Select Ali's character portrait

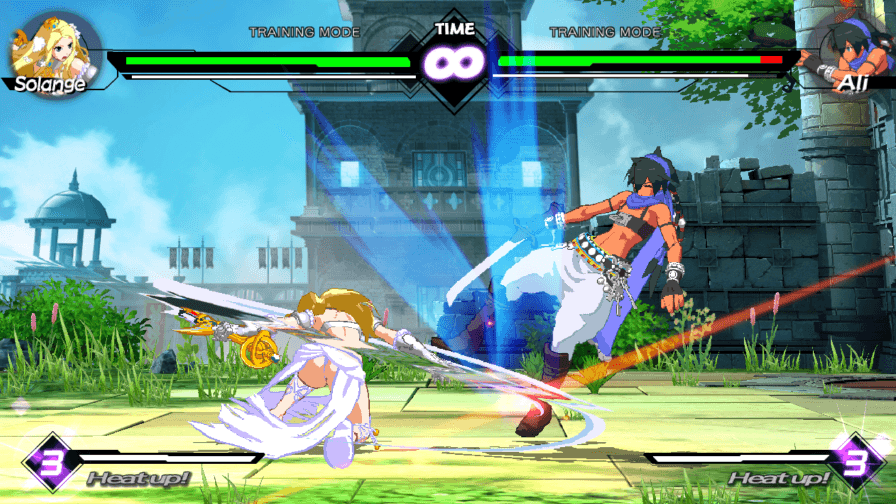[846, 50]
